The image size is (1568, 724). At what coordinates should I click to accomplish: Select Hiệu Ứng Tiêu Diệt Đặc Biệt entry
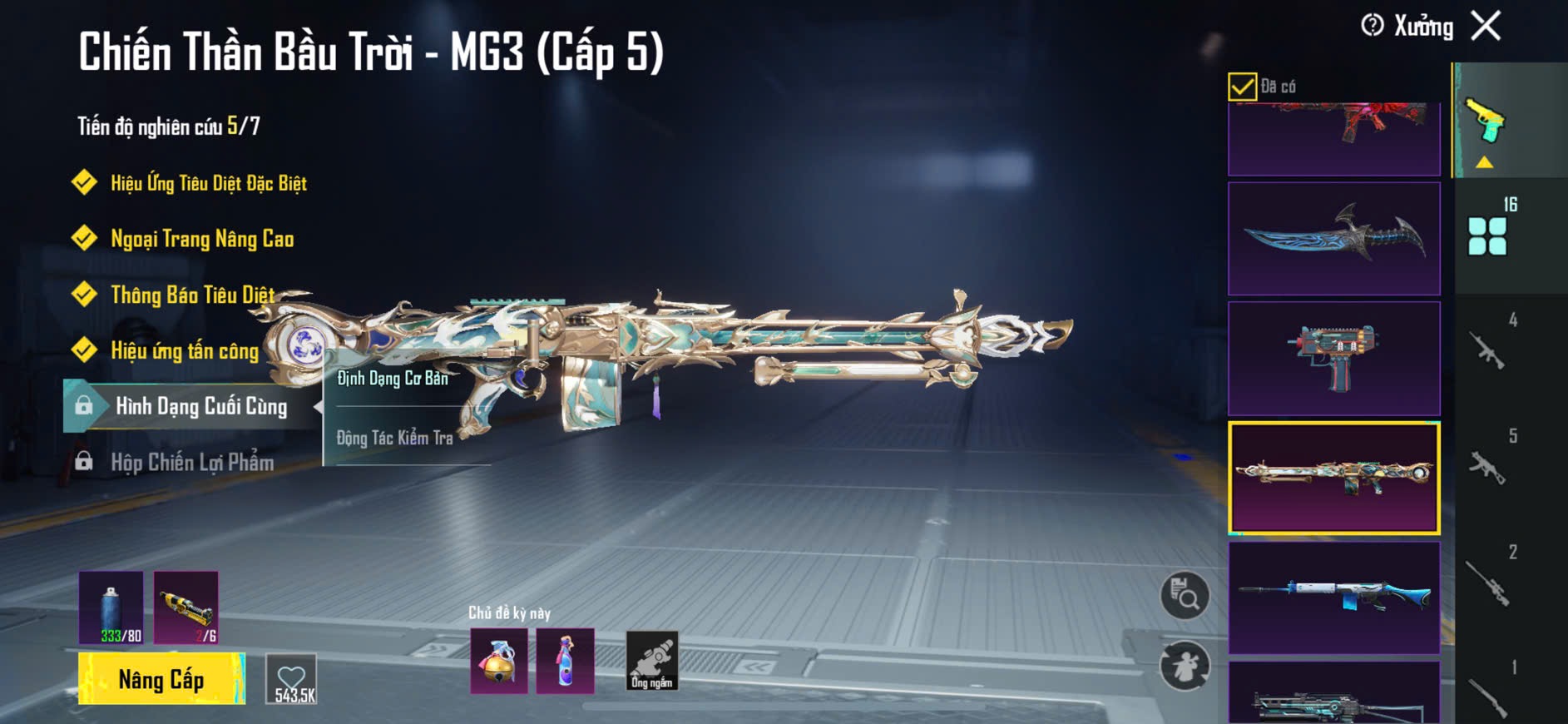click(208, 183)
